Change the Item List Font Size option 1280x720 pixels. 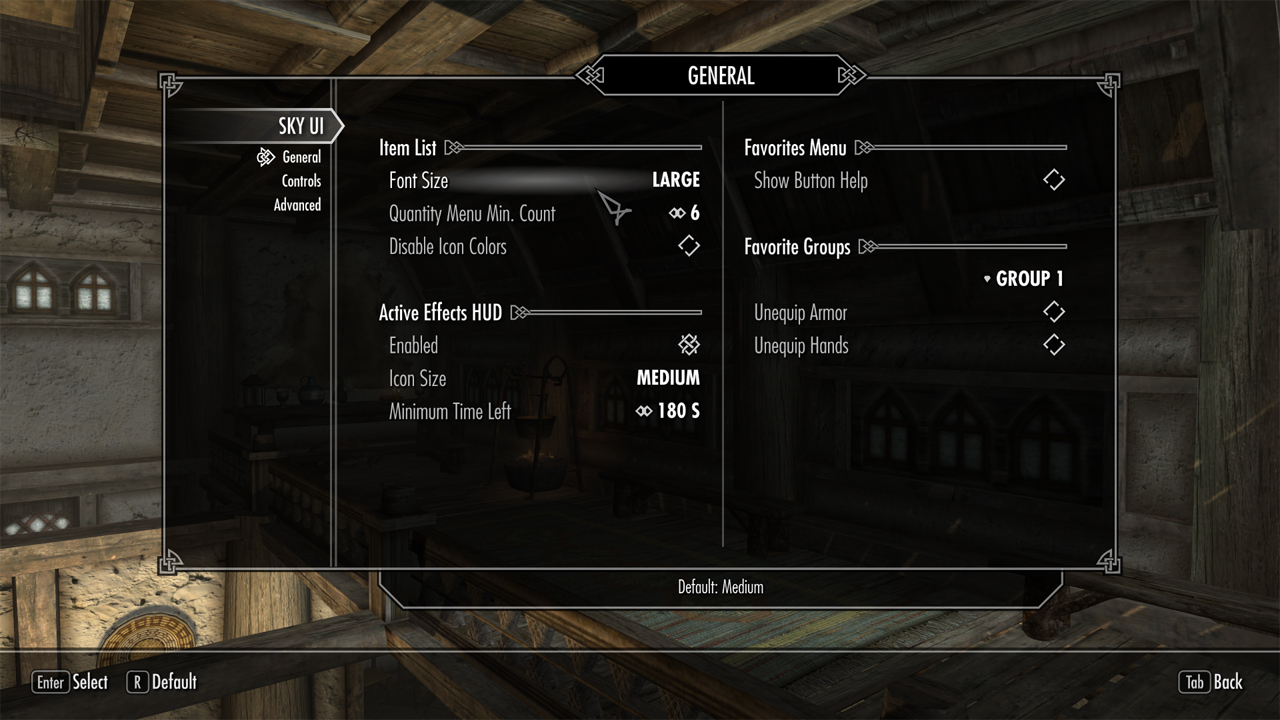click(x=544, y=181)
